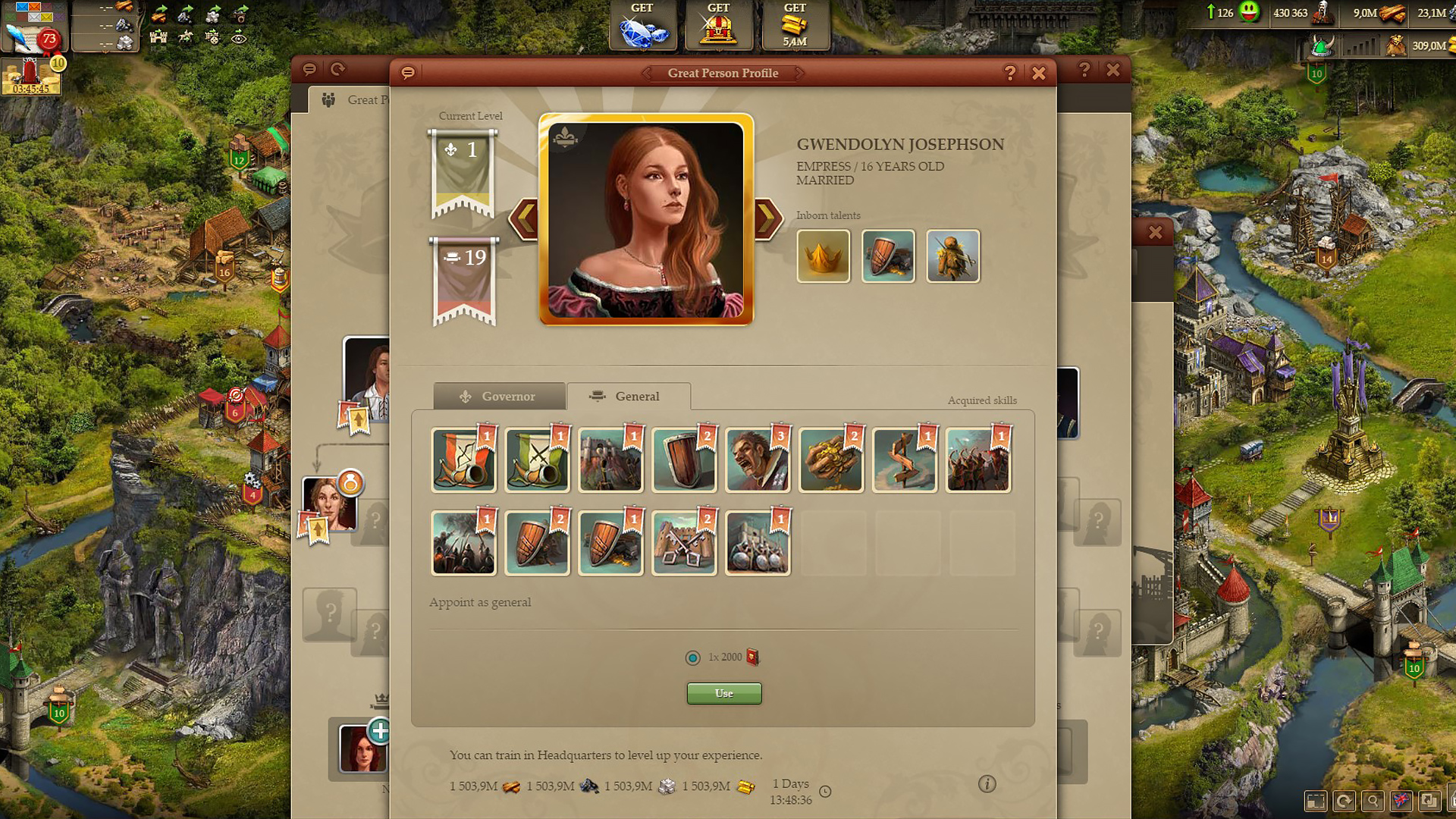Select the golden crown inborn talent
The image size is (1456, 819).
coord(823,256)
